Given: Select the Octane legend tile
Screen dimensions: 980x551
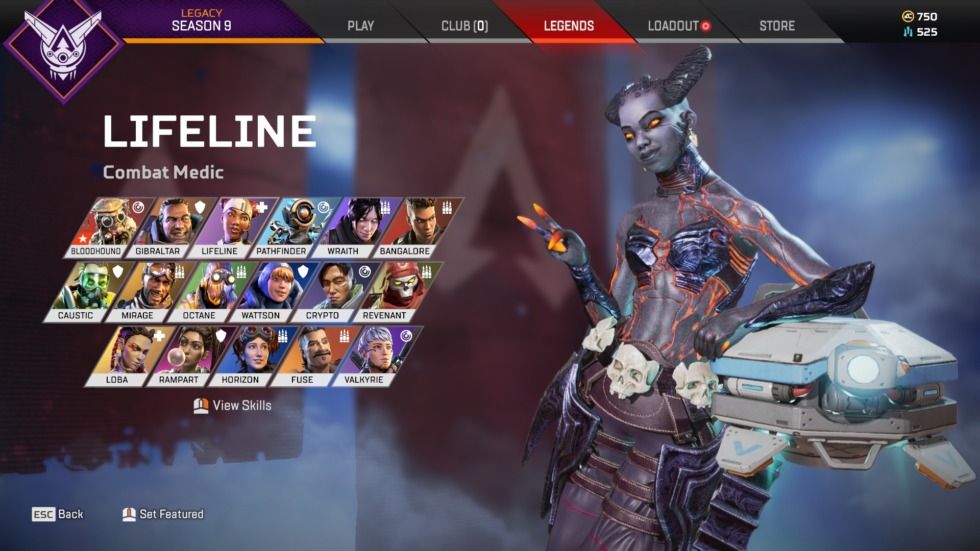Looking at the screenshot, I should (x=202, y=290).
